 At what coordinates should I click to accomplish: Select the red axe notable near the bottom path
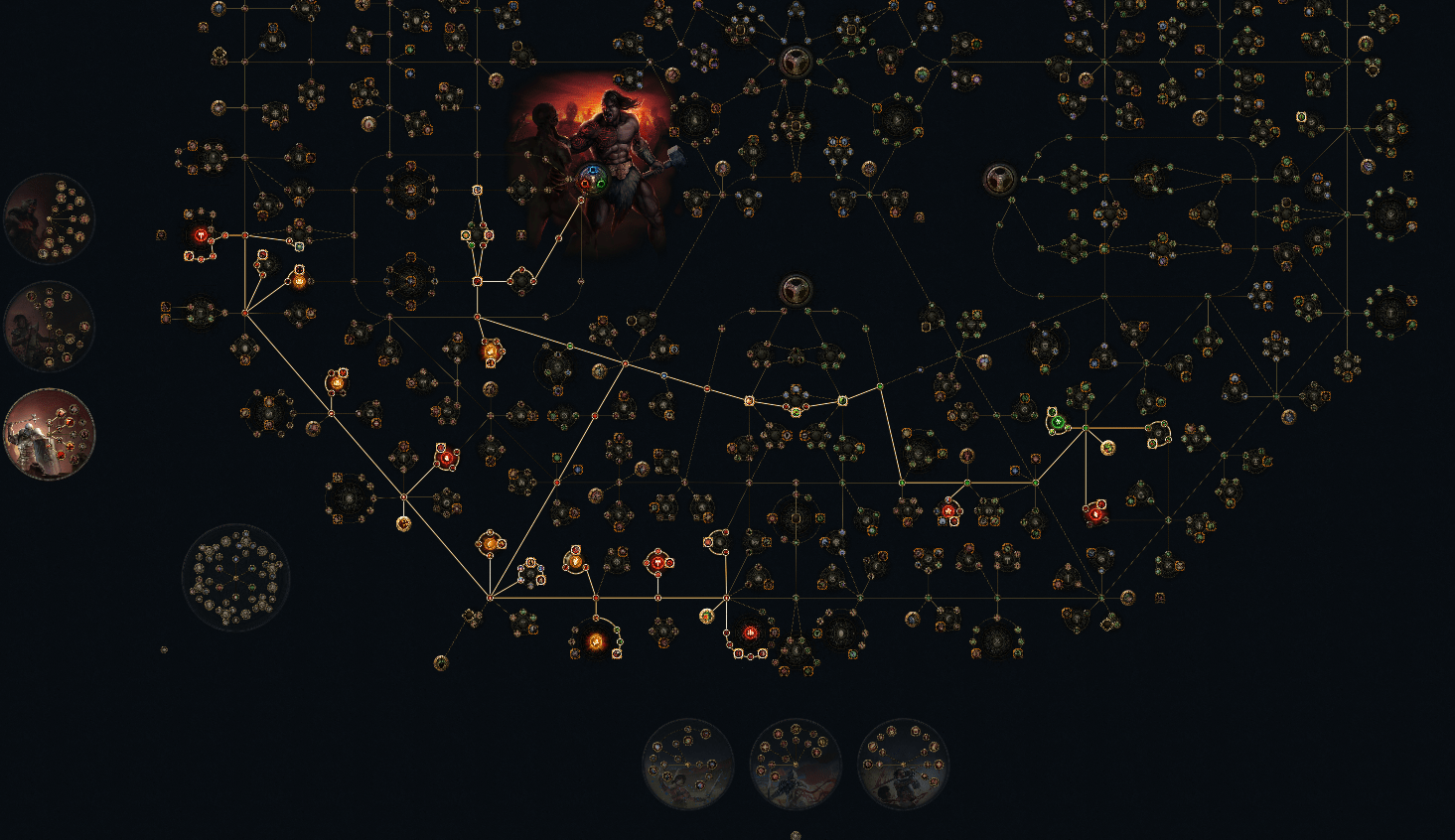(x=751, y=632)
